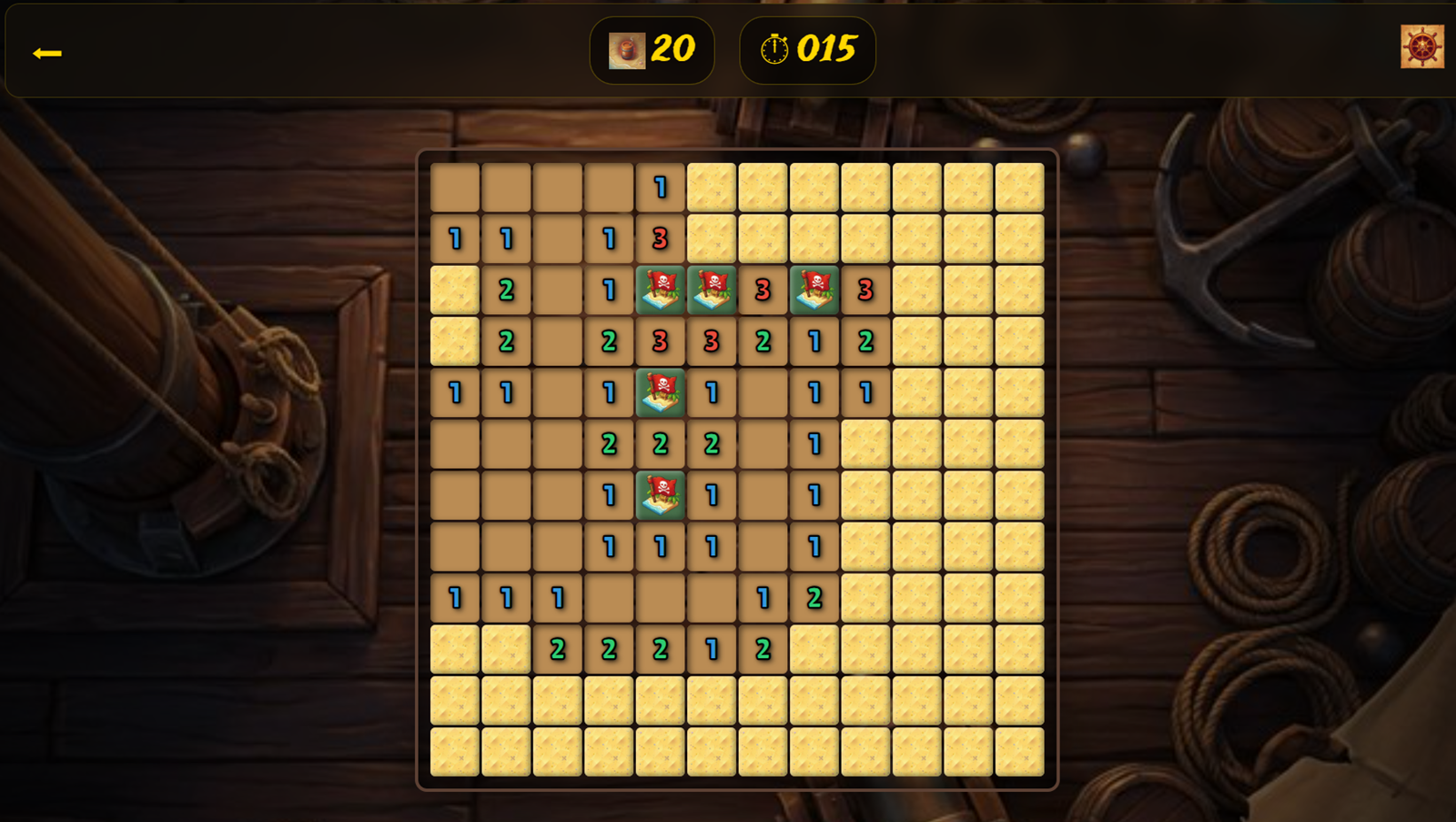
Task: Select the pirate flag tile near top row
Action: (659, 291)
